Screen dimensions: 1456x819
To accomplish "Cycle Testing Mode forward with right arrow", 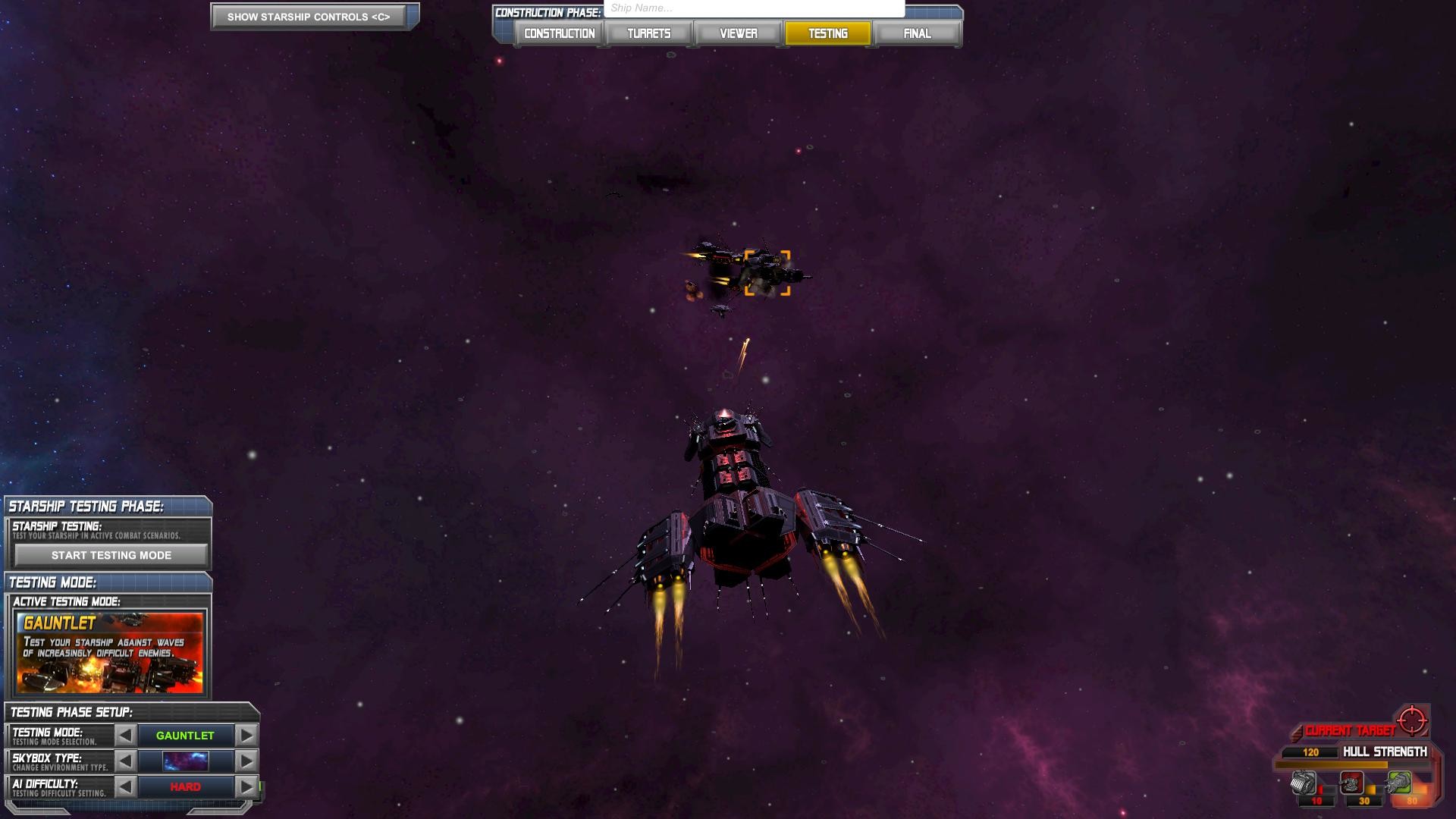I will click(246, 735).
